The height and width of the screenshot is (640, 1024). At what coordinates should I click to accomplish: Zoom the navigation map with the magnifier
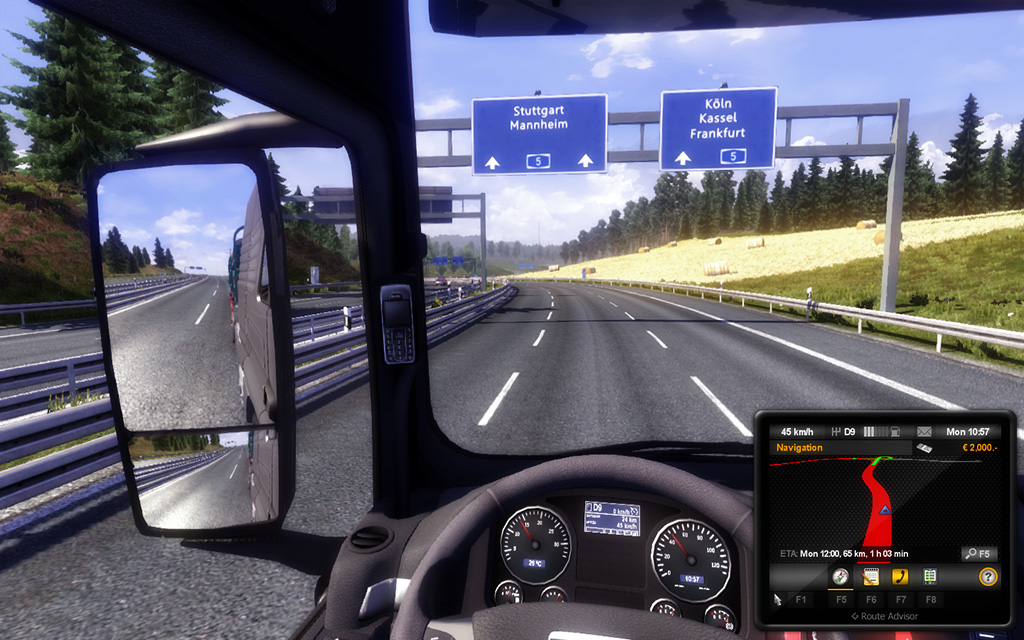(x=977, y=553)
